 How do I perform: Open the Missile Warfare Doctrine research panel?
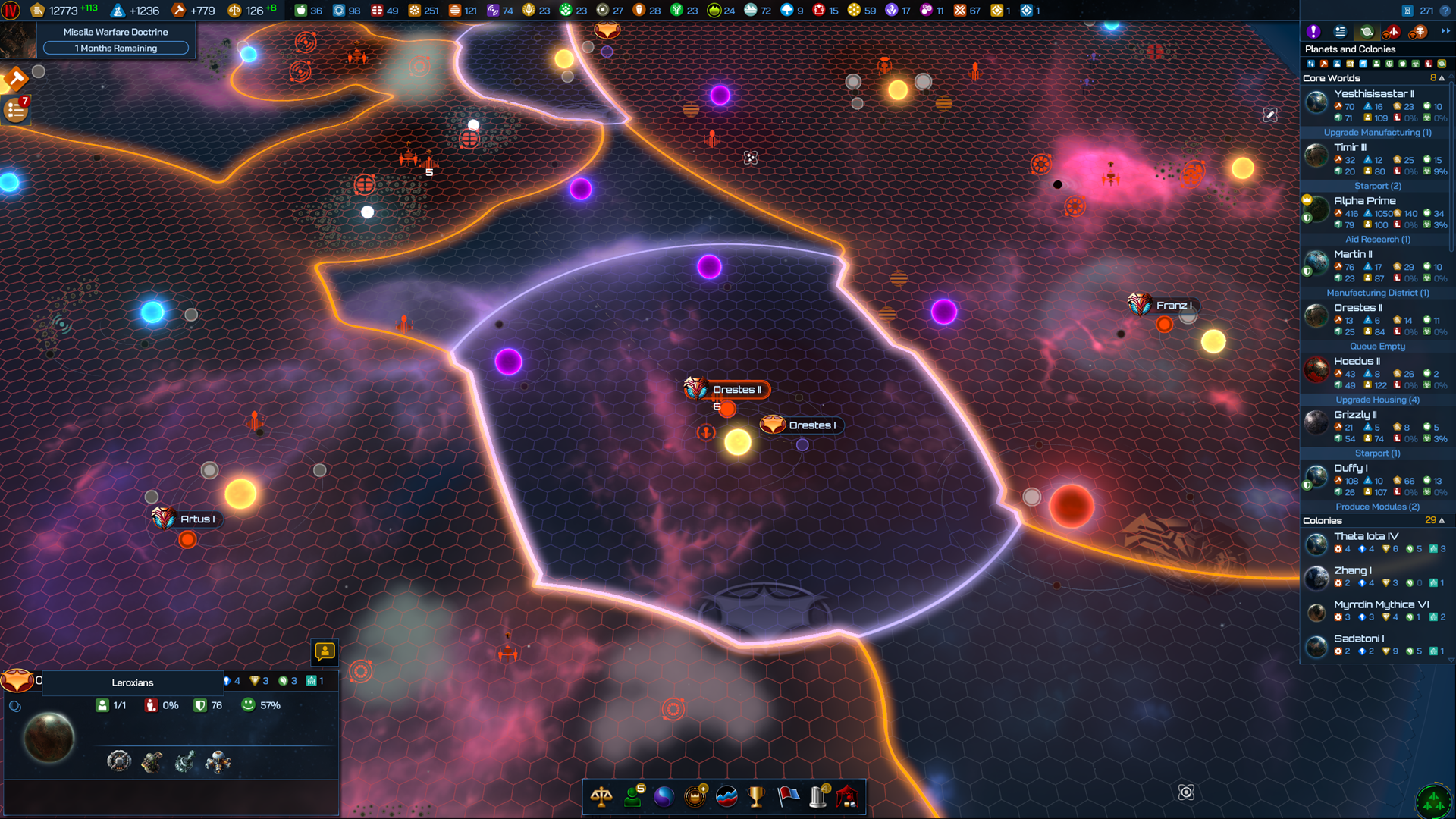[x=115, y=39]
